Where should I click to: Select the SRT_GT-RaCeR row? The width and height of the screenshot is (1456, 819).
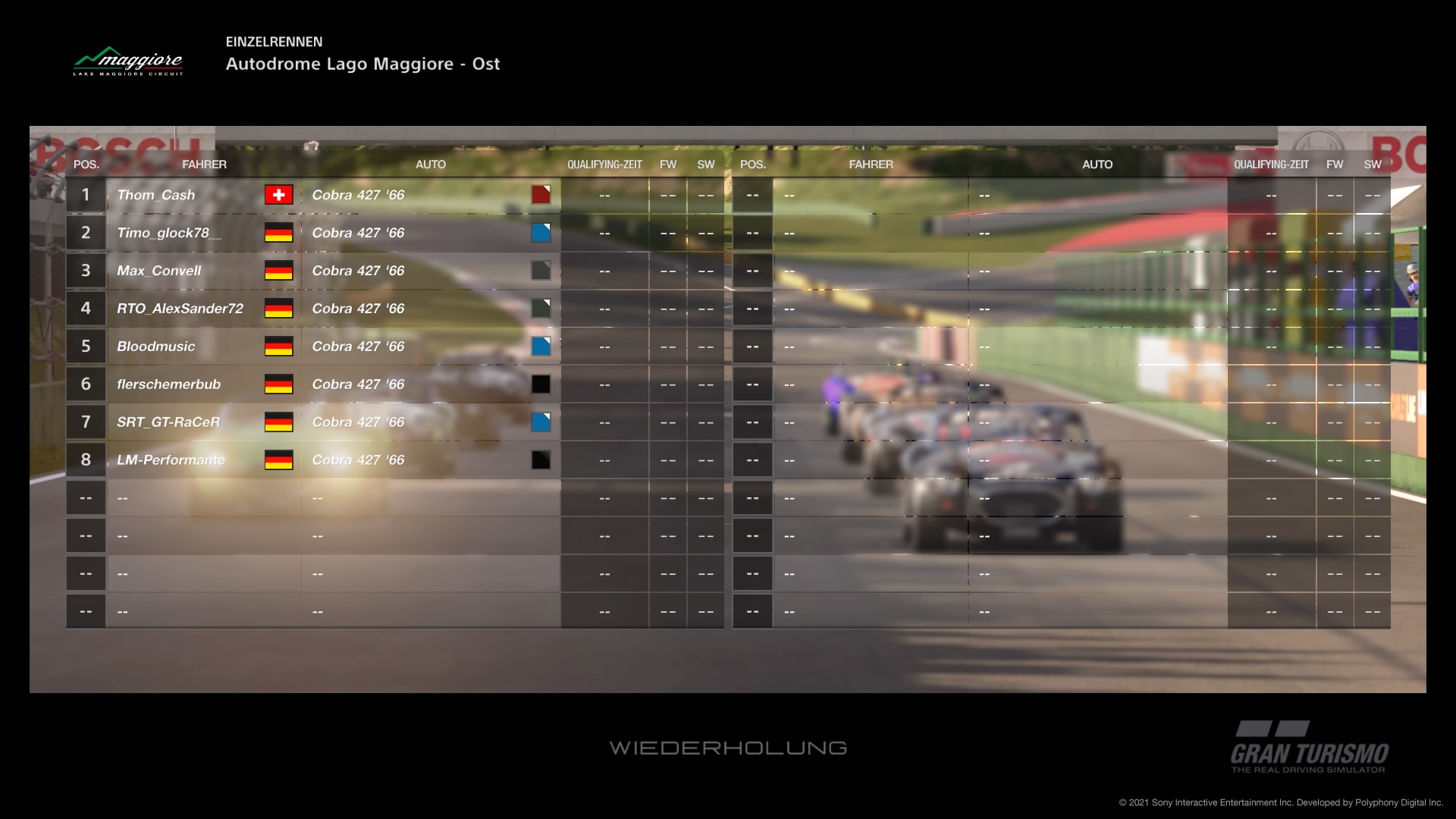tap(168, 422)
